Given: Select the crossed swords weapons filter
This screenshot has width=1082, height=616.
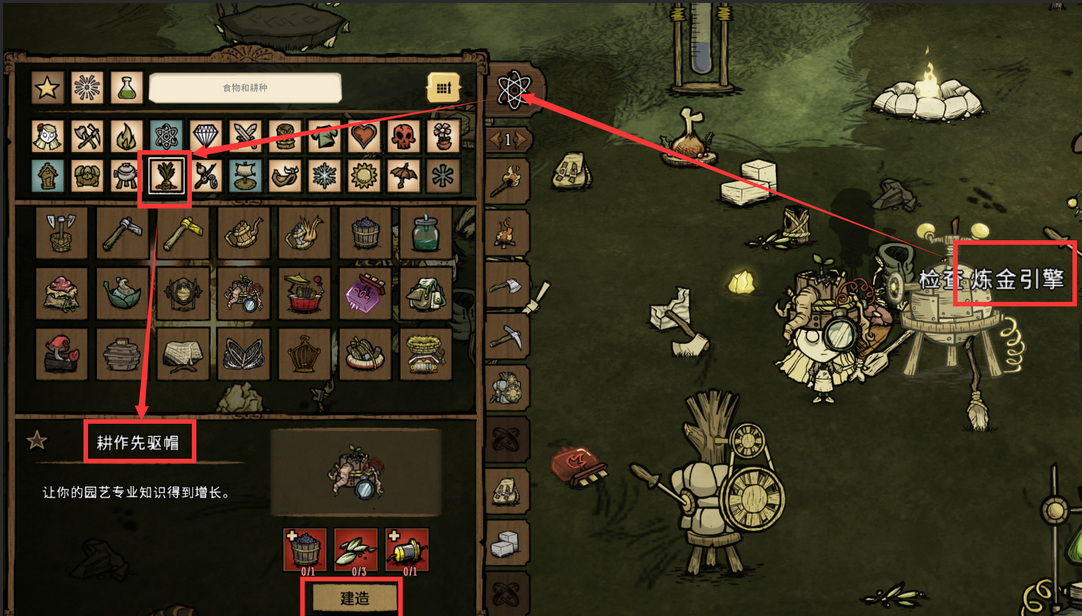Looking at the screenshot, I should 245,136.
